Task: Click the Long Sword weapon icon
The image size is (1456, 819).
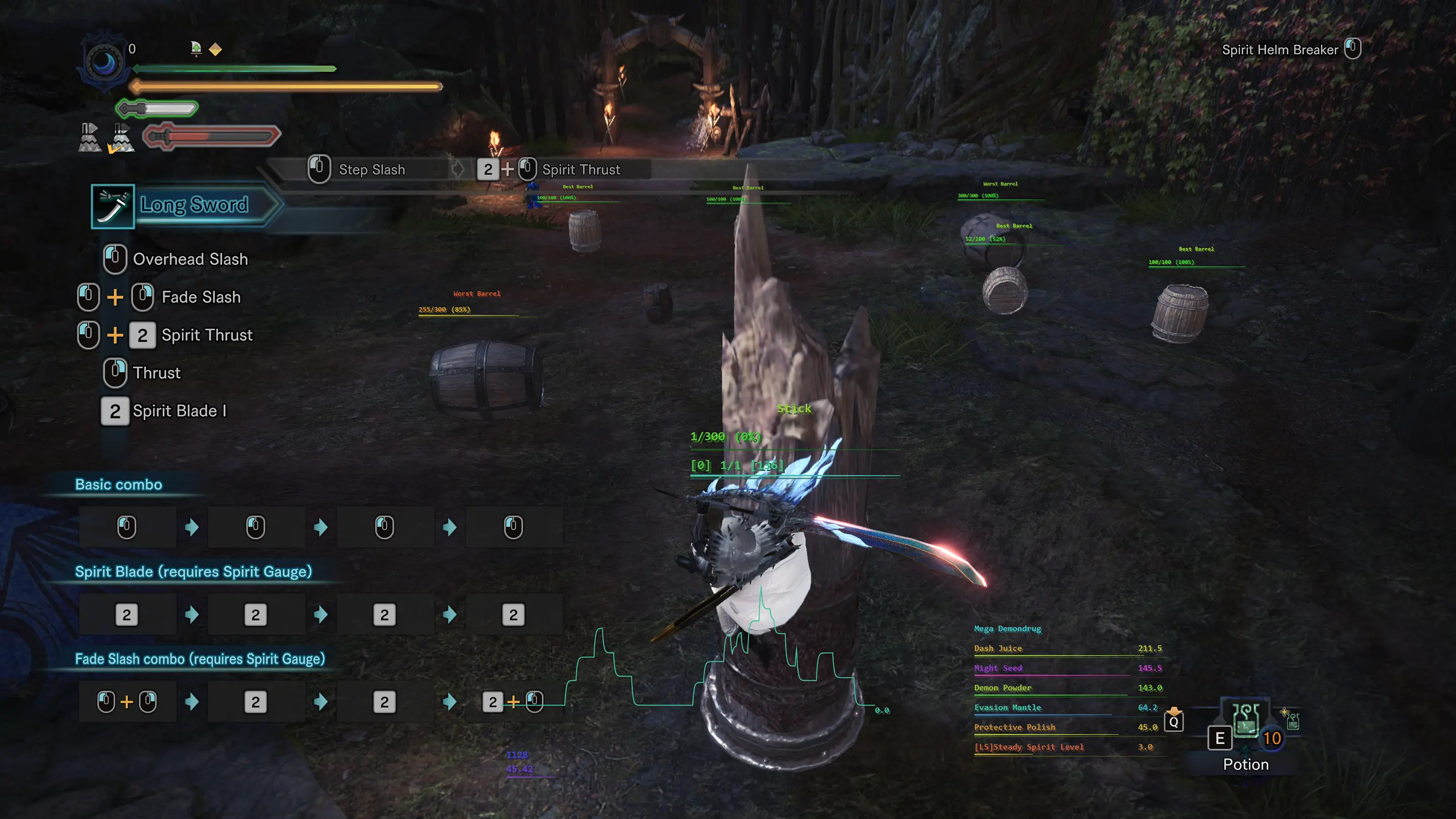Action: (x=112, y=206)
